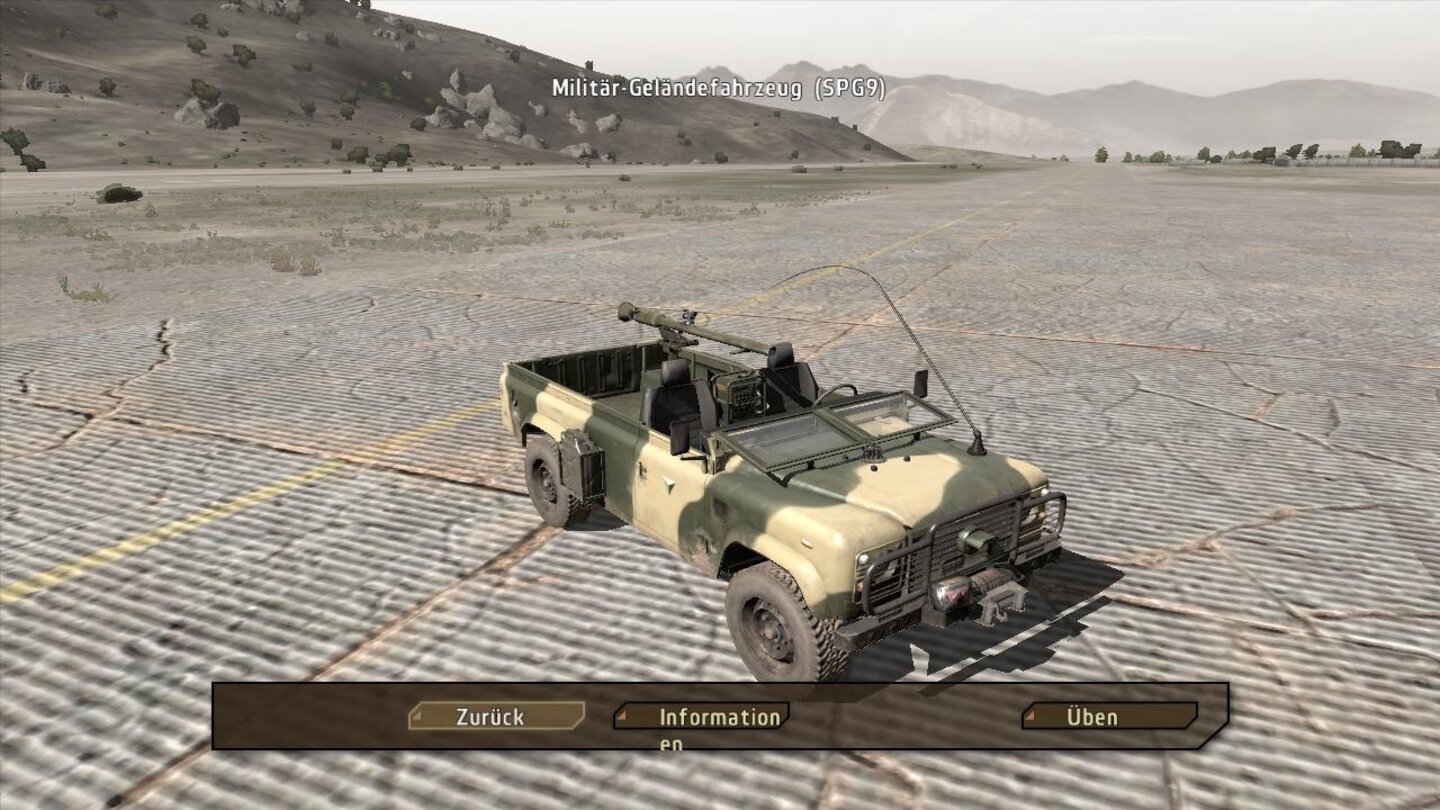This screenshot has height=810, width=1440.
Task: Click the arrow icon on the Zurück button
Action: 419,716
